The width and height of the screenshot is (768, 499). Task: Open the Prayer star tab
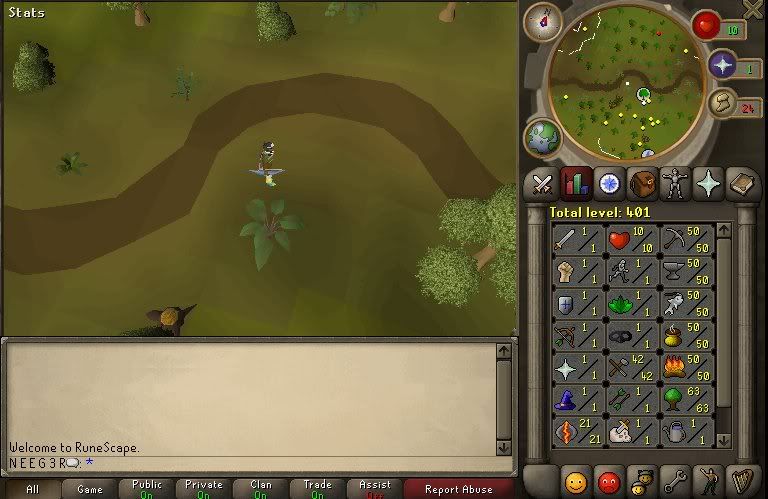pos(708,184)
